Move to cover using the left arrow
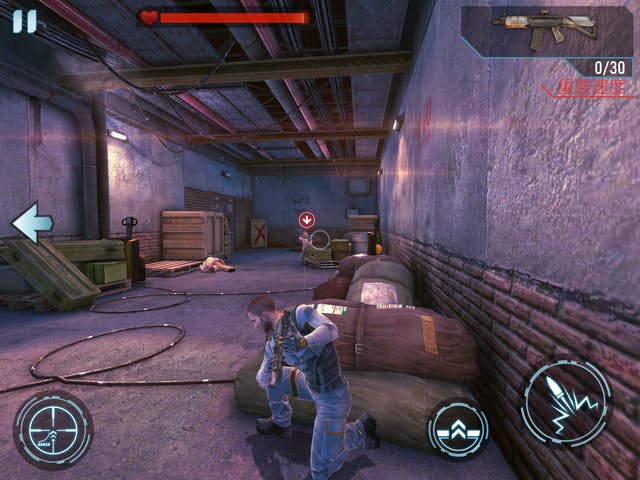The width and height of the screenshot is (640, 480). (31, 222)
